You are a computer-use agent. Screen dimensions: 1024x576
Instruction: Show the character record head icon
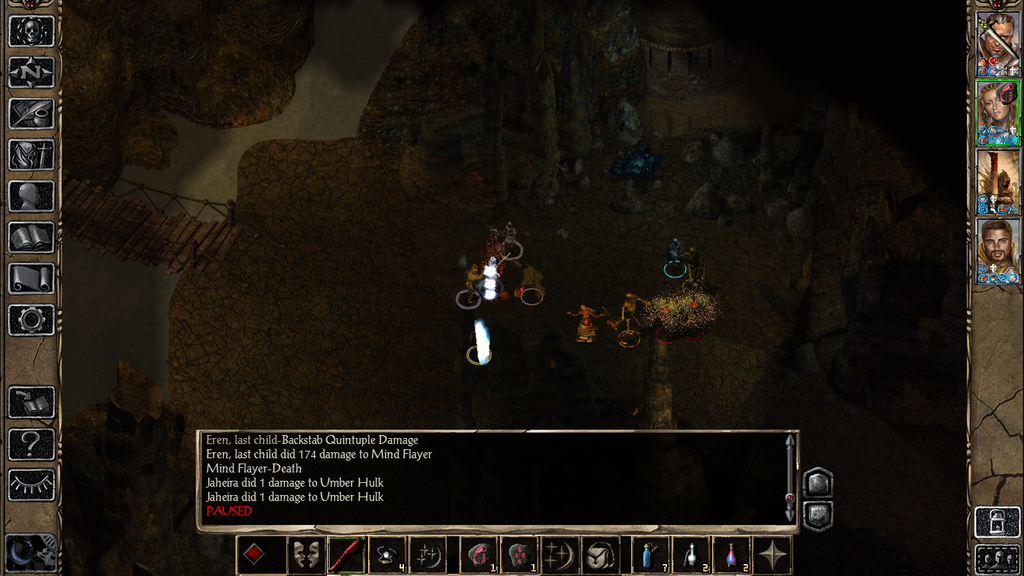[x=31, y=196]
